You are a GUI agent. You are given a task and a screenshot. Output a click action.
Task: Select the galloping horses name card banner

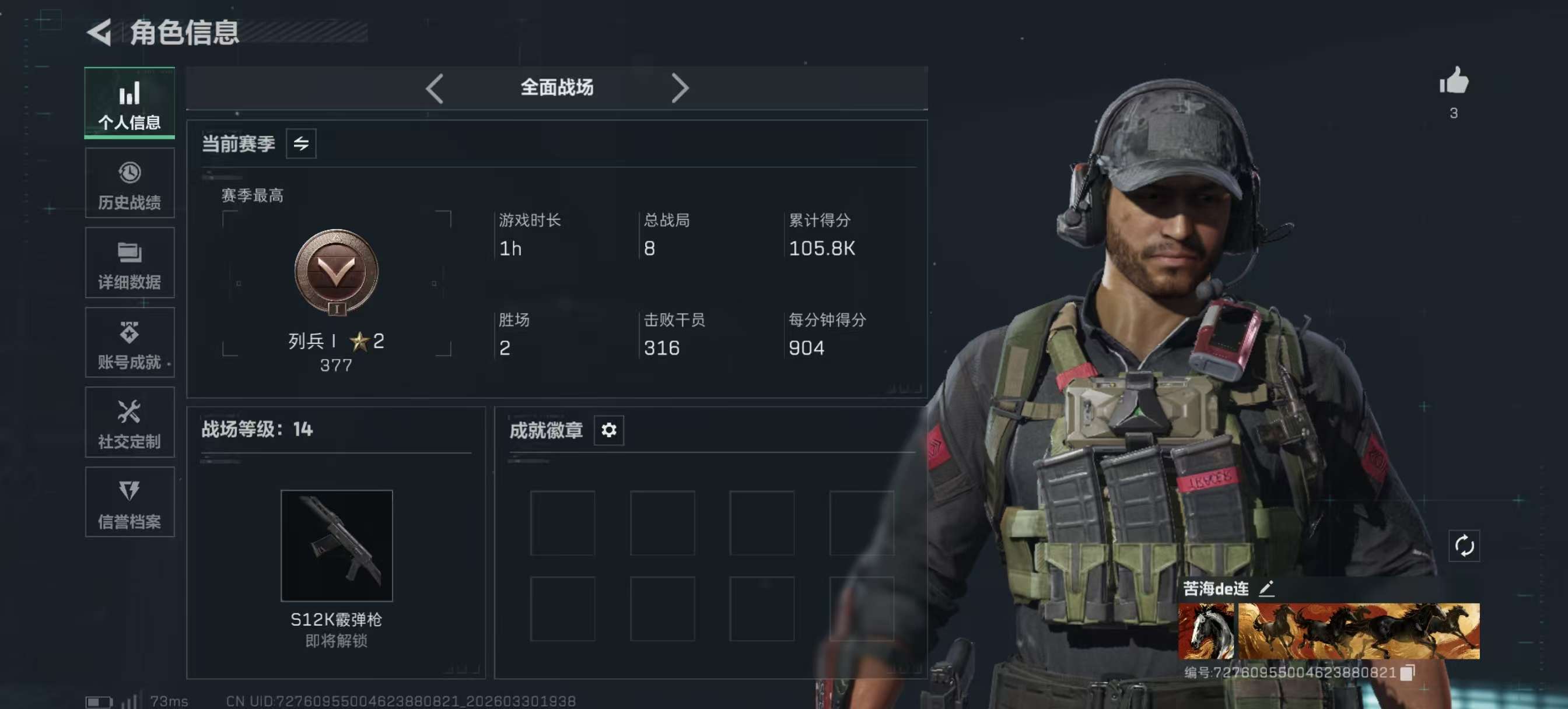[1359, 631]
